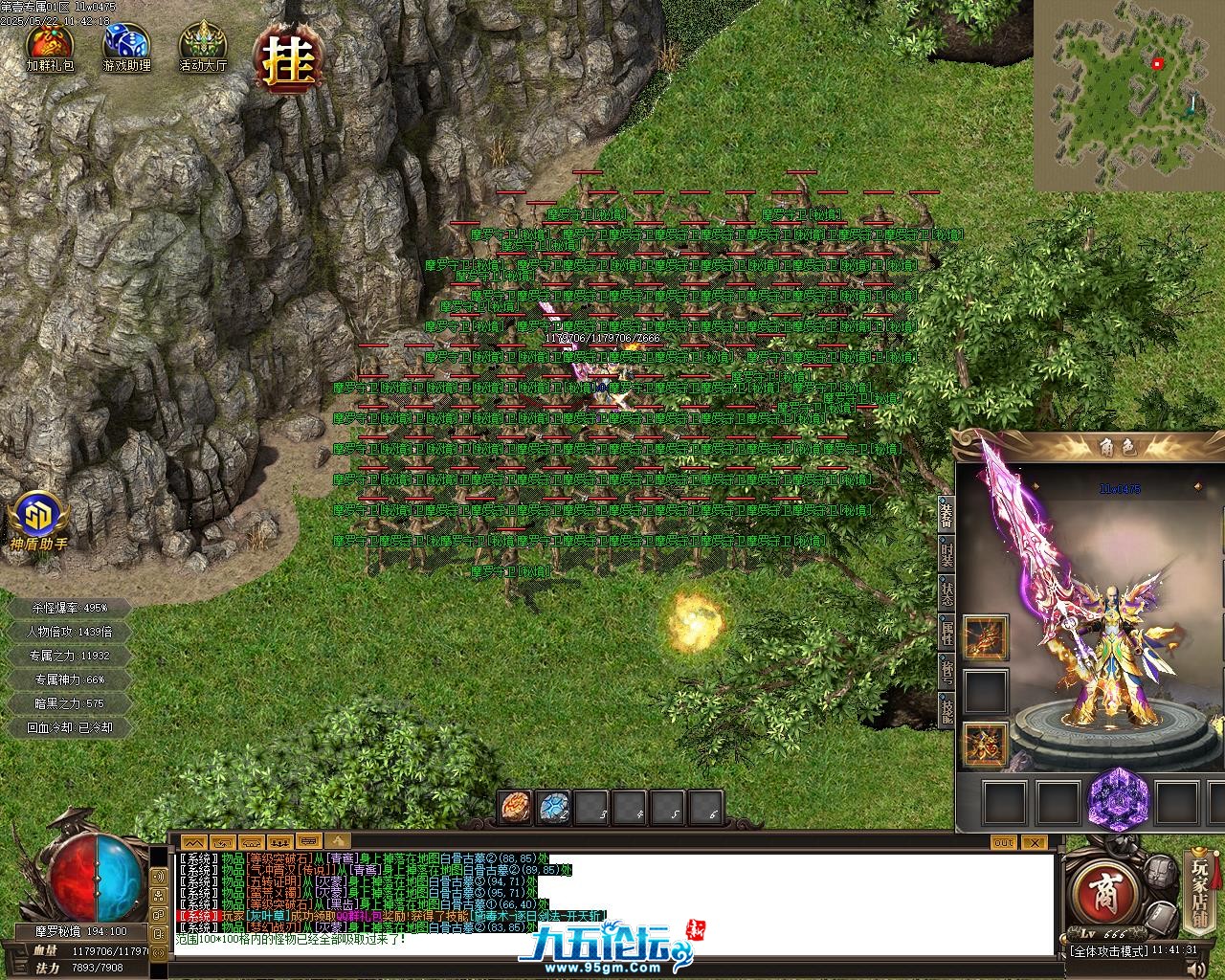
Task: Use the blue crystal in hotbar slot 2
Action: click(553, 807)
